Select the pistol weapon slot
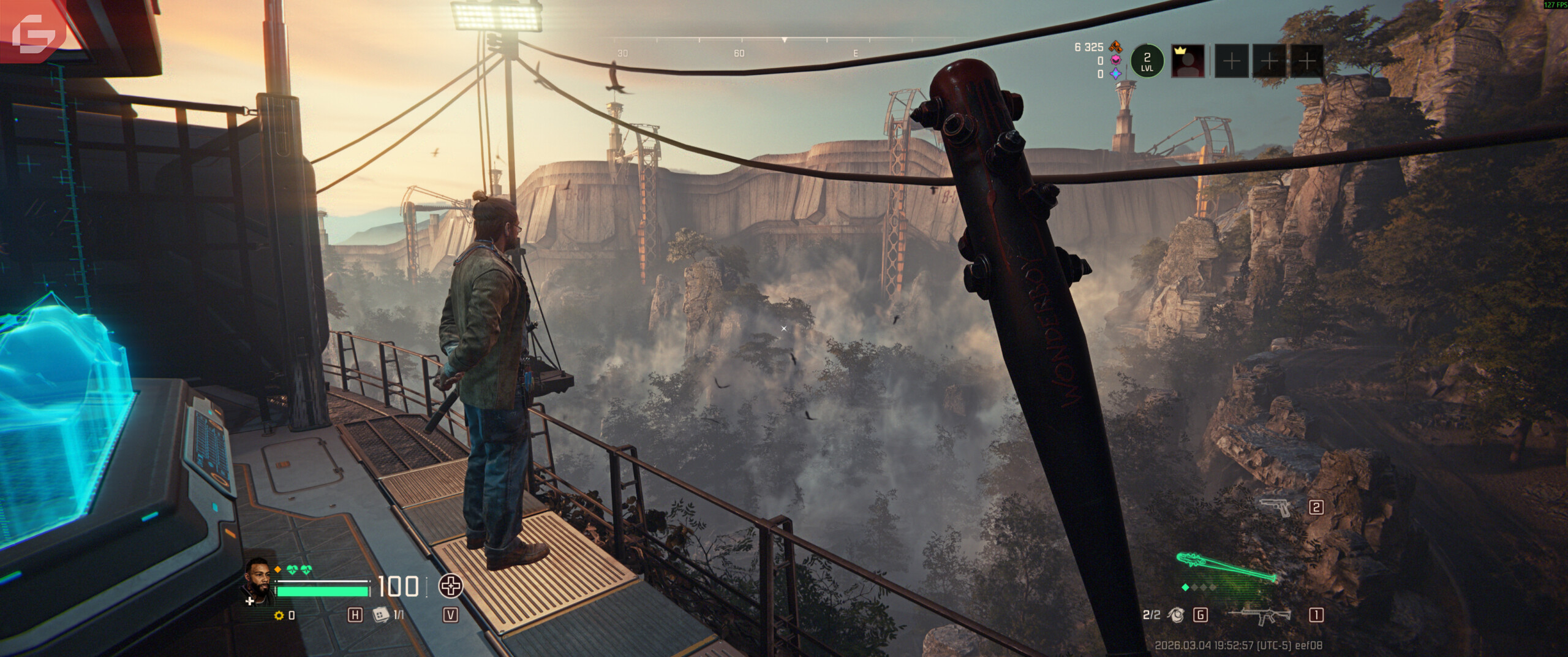 [1276, 507]
